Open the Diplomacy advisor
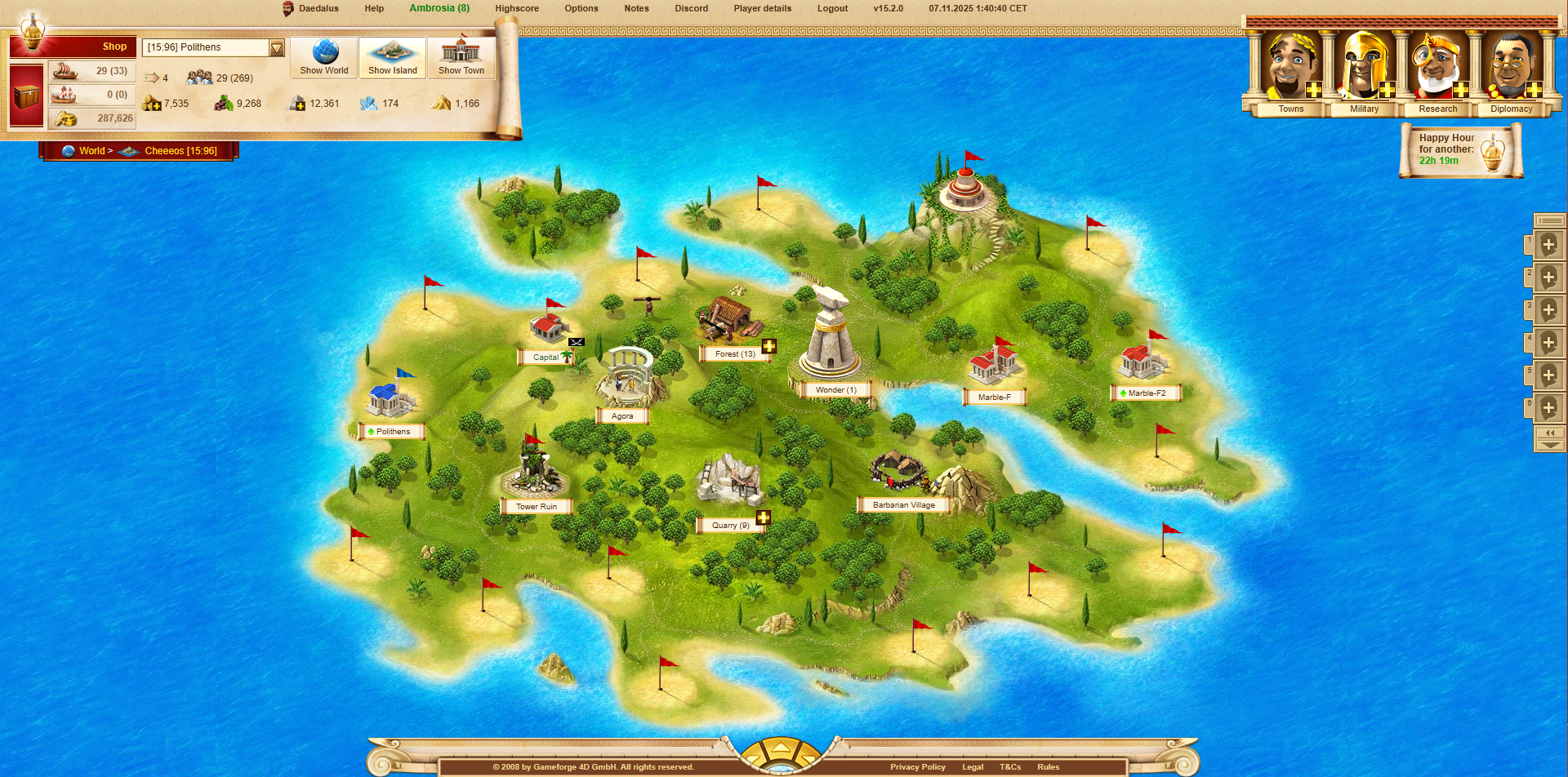Viewport: 1568px width, 777px height. pos(1511,73)
